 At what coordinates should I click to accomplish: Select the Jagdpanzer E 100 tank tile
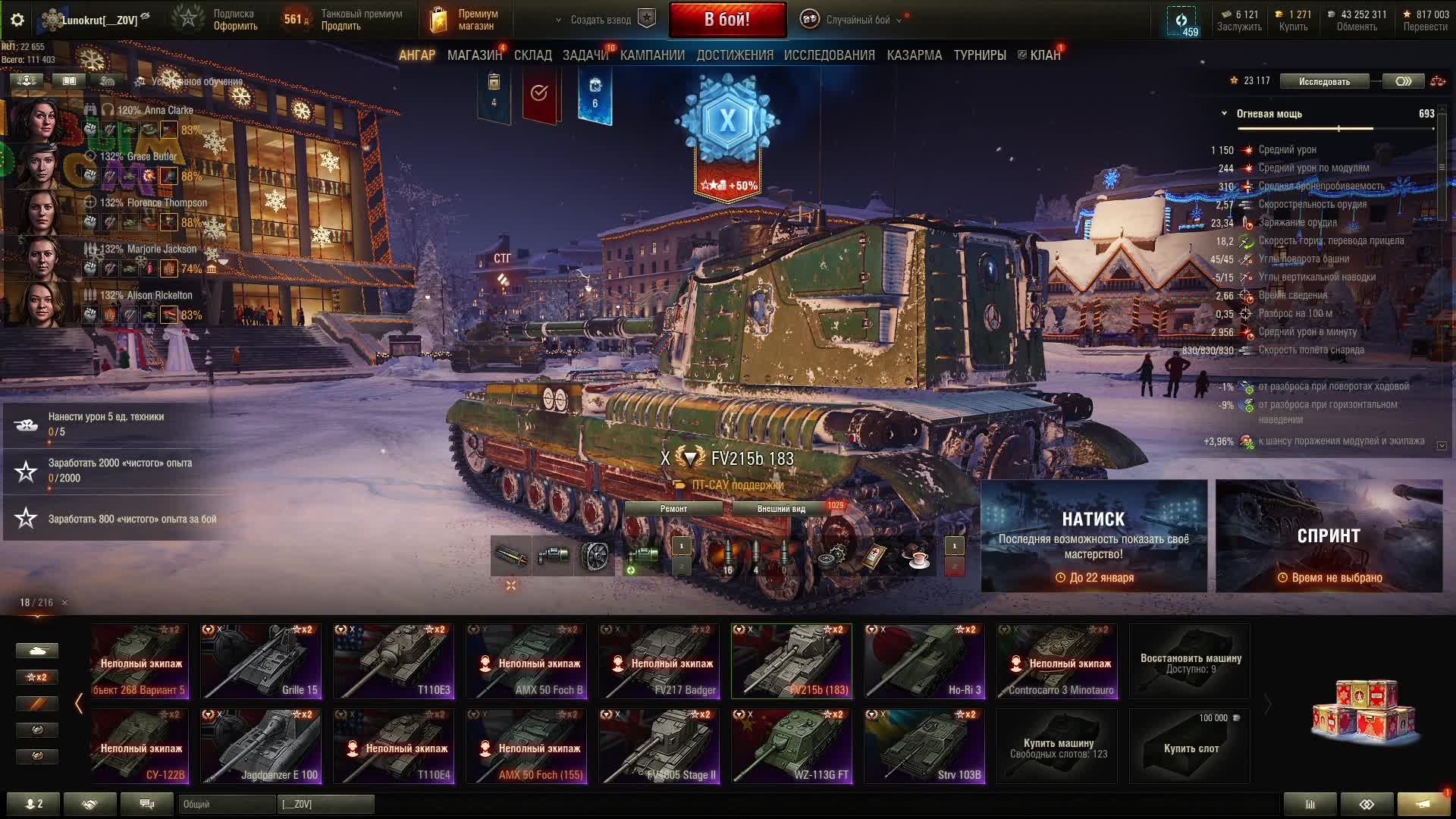[260, 746]
